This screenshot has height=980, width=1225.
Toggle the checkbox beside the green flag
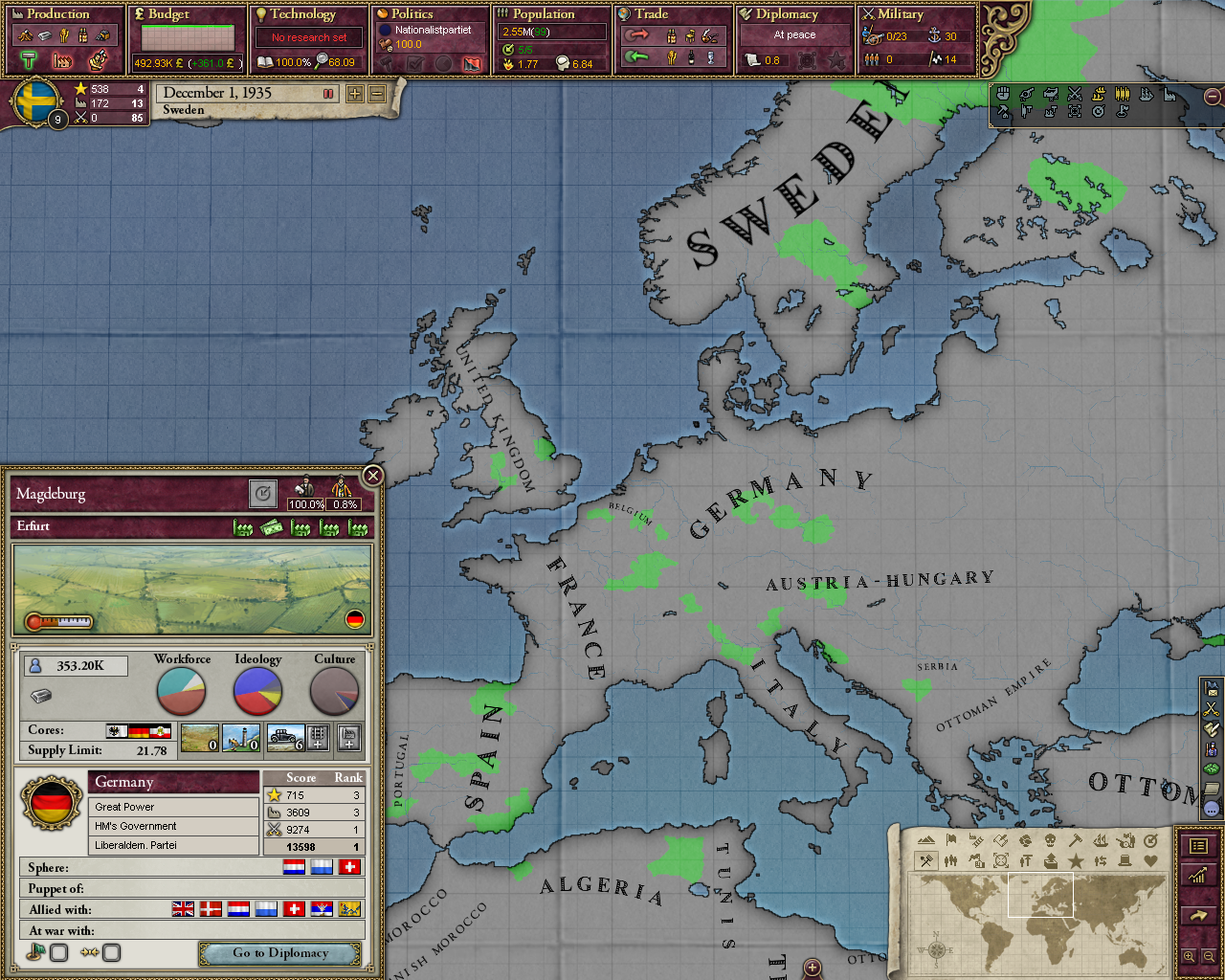coord(58,952)
